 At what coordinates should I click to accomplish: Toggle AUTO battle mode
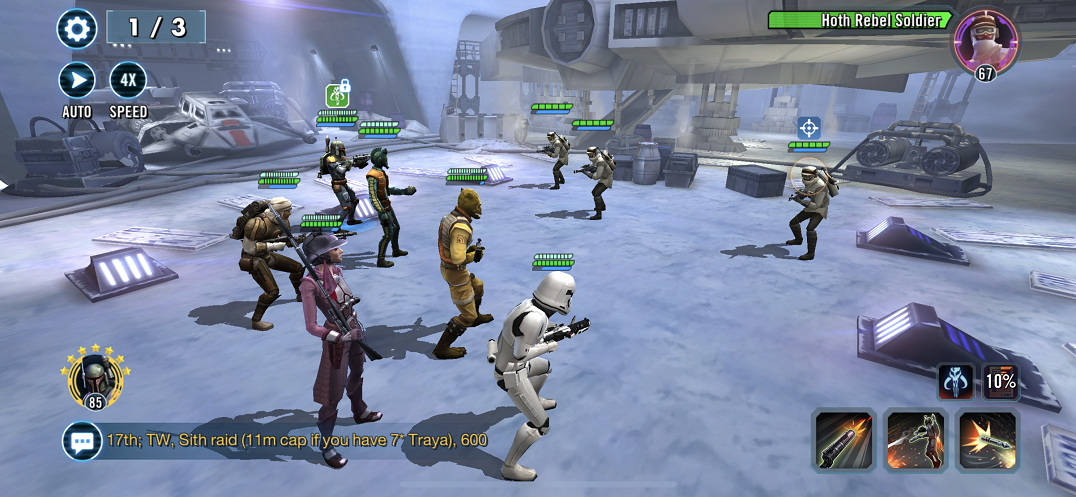click(x=77, y=80)
